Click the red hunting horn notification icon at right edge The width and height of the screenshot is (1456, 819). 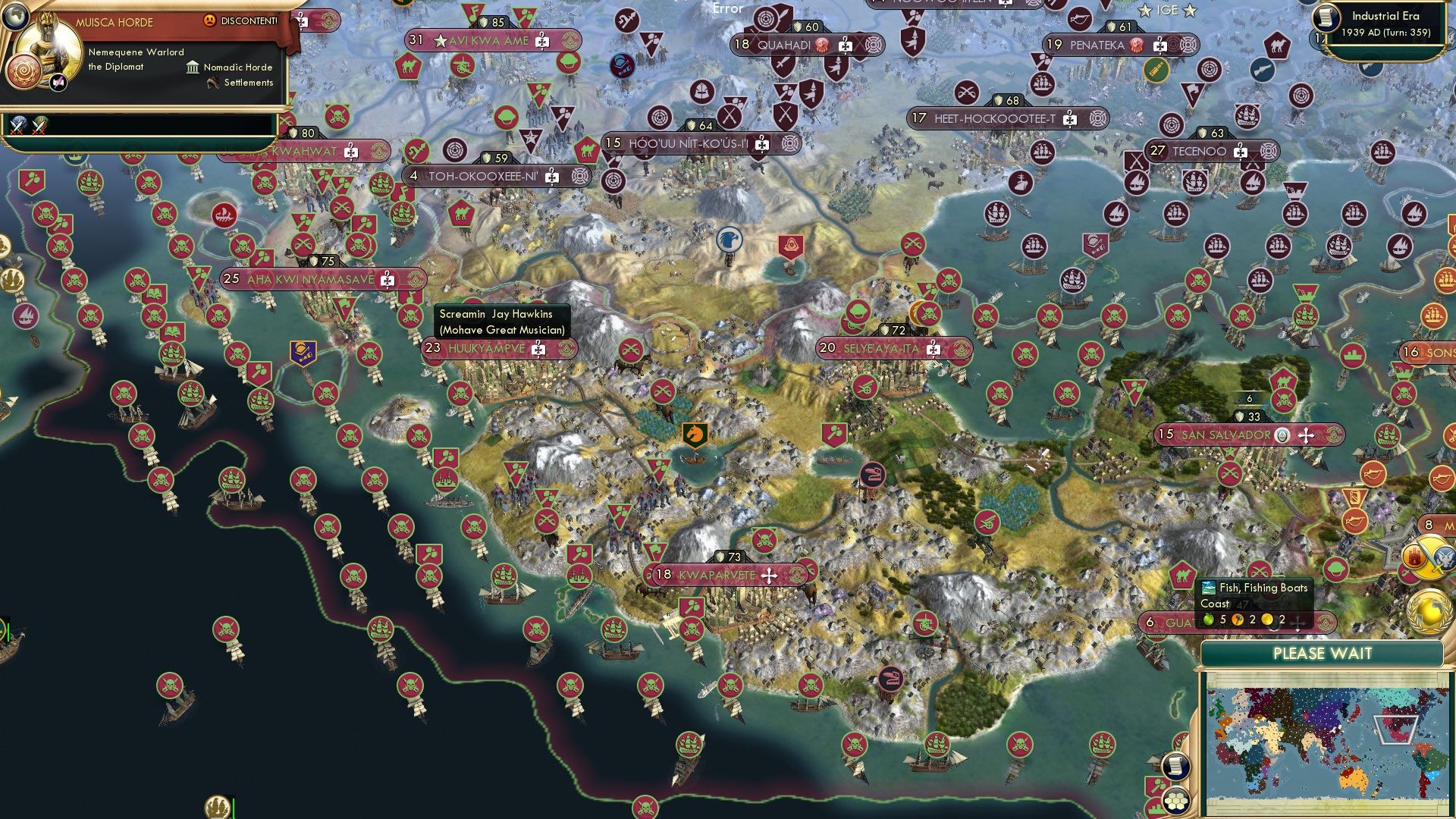tap(1442, 479)
